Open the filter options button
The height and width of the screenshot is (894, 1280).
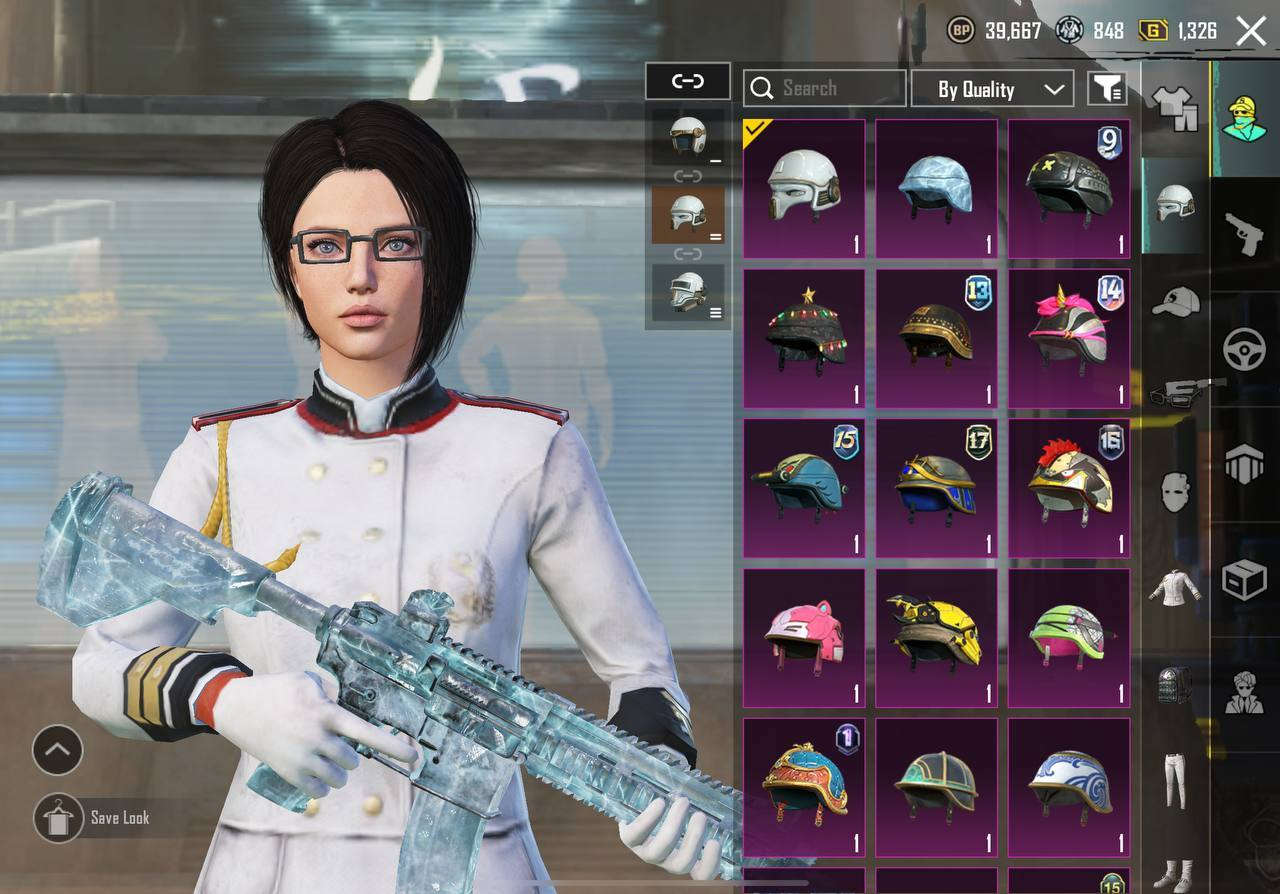[x=1107, y=89]
